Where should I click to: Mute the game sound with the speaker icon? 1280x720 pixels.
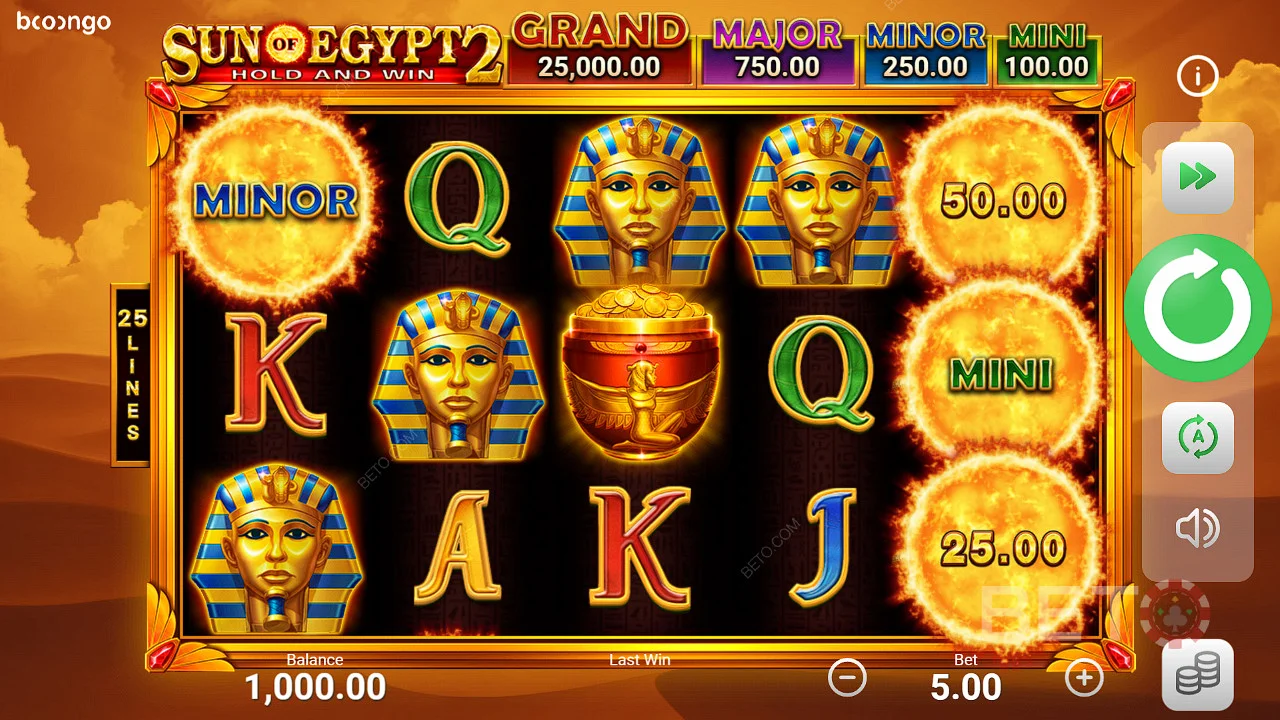pos(1197,528)
